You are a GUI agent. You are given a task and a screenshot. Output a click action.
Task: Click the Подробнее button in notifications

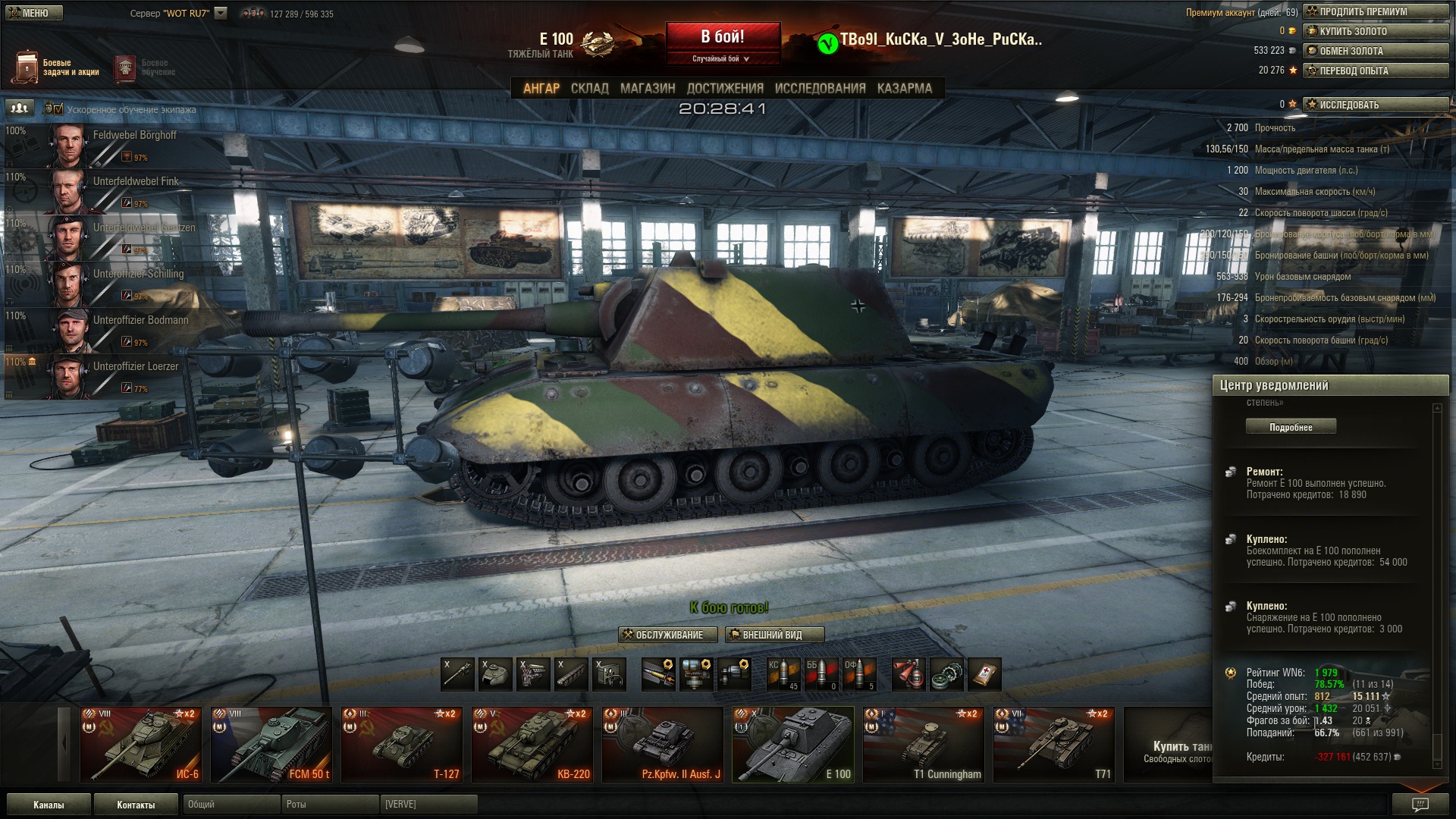click(1291, 427)
